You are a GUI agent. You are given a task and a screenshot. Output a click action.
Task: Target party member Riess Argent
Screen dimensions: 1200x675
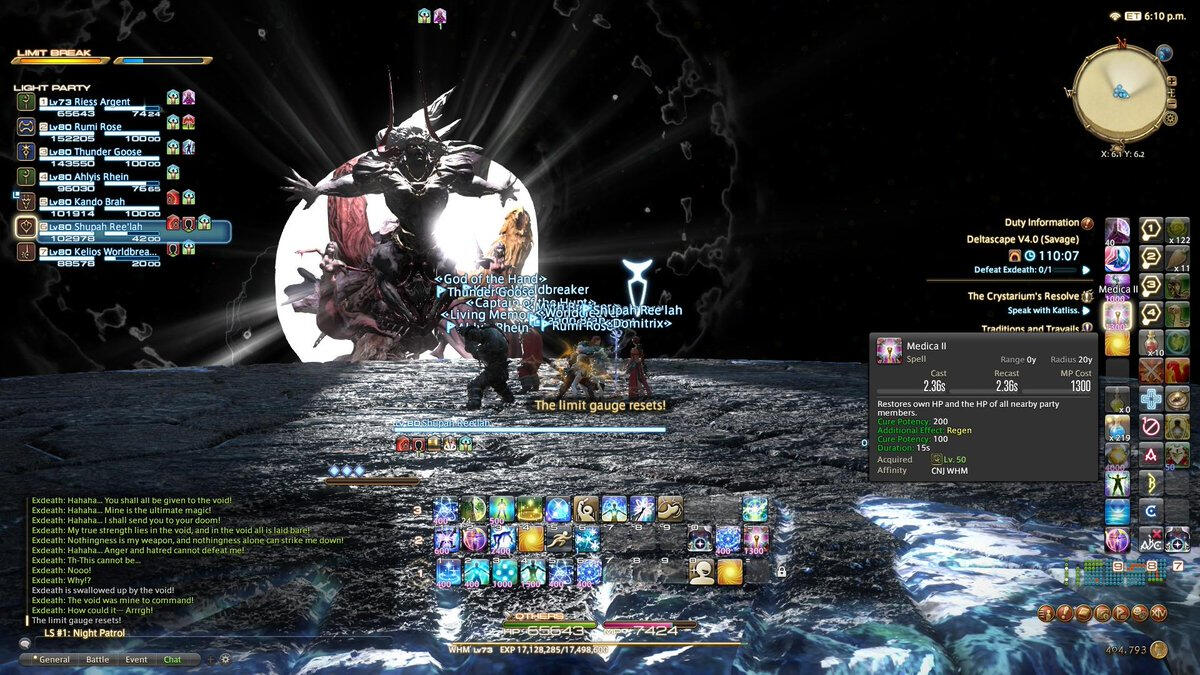100,103
